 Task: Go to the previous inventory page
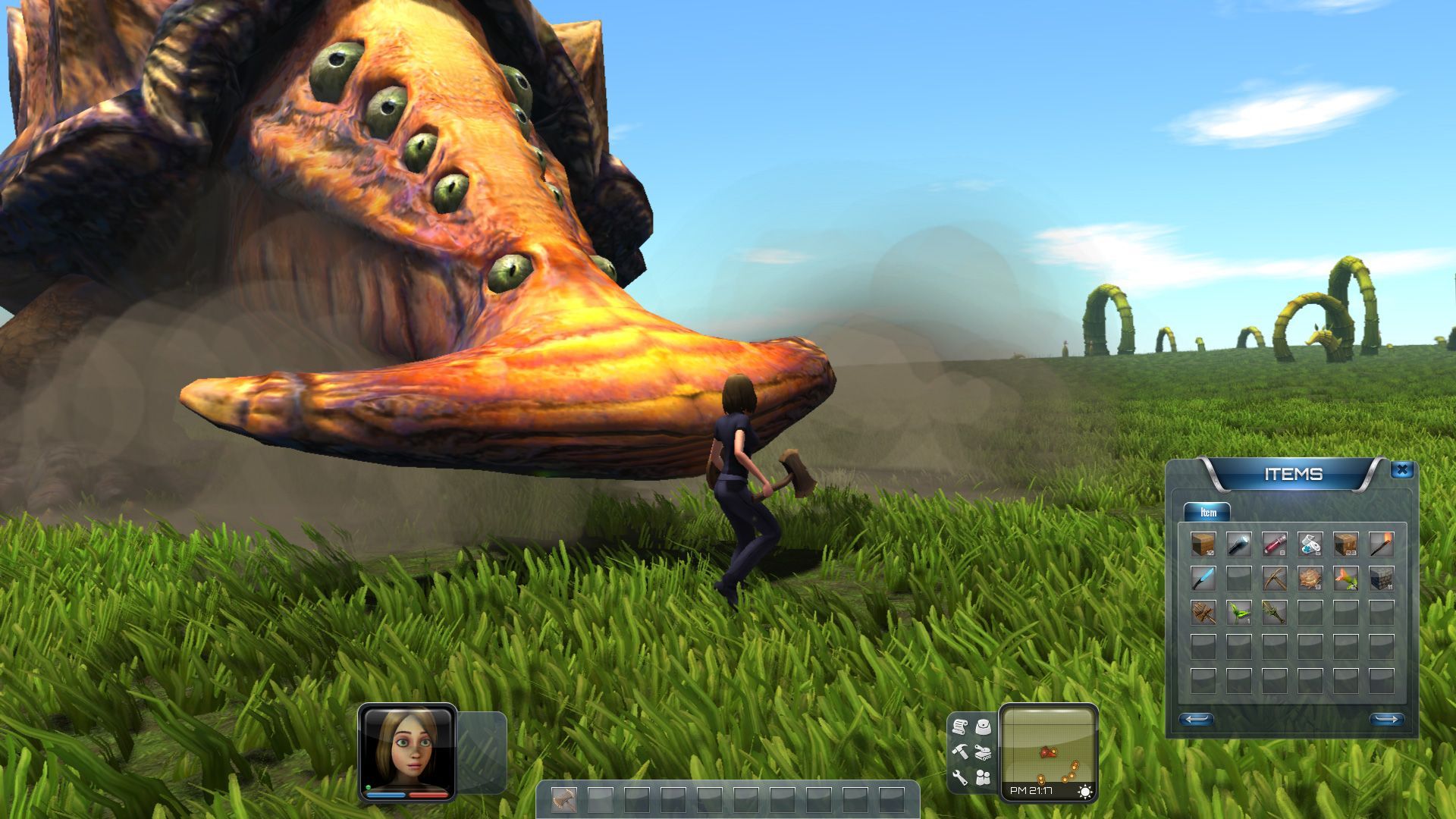click(x=1196, y=719)
